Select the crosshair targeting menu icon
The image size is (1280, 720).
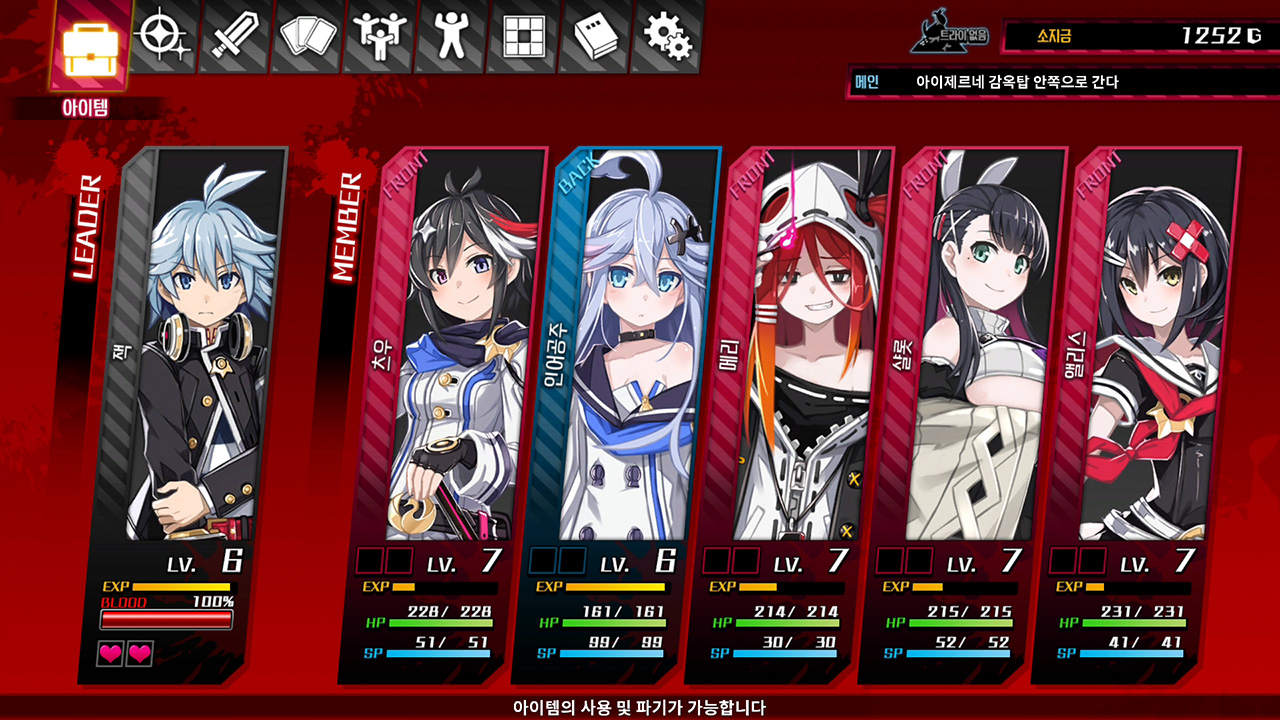[x=160, y=36]
